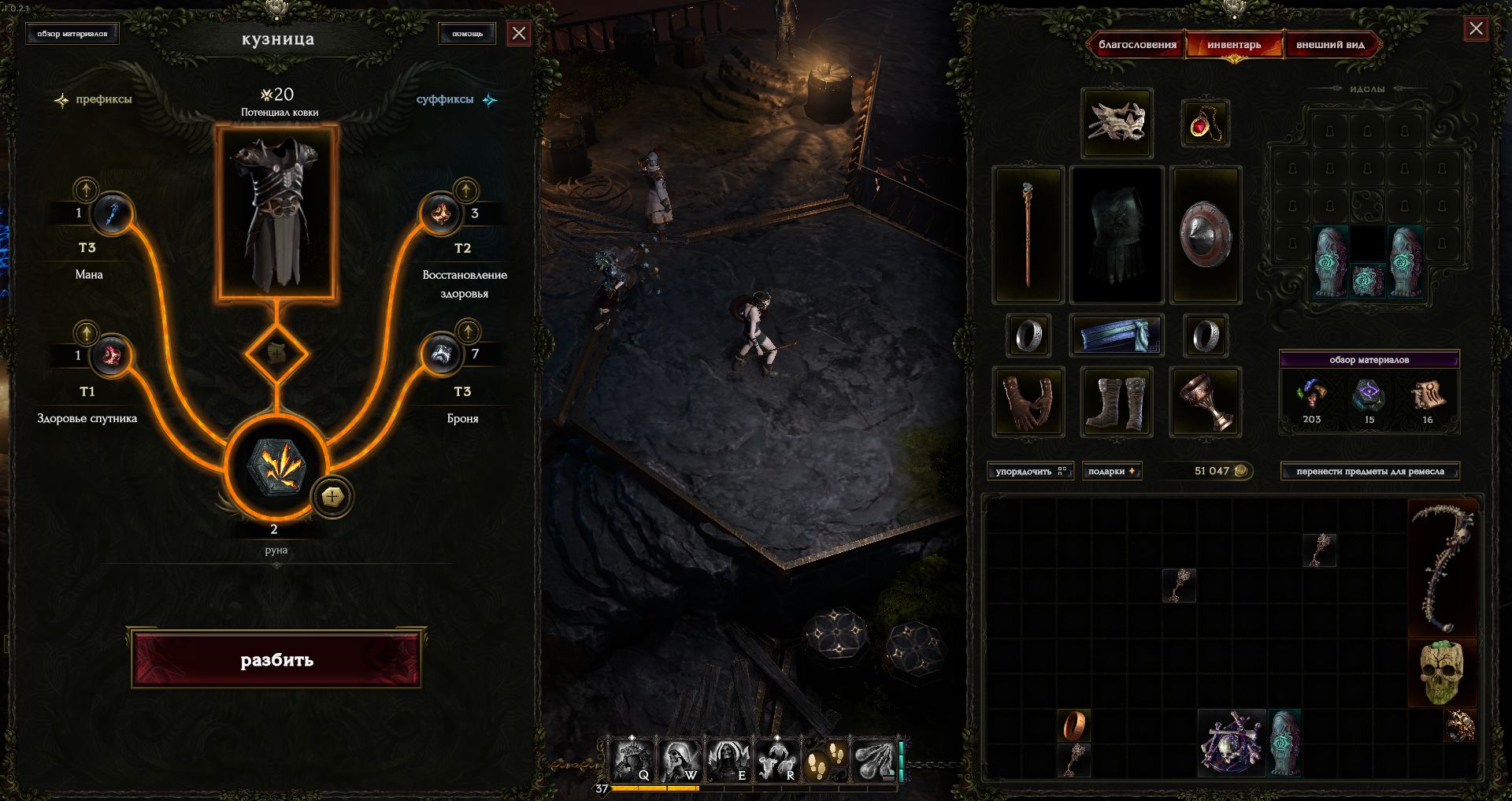Upgrade the Броня suffix affix
The width and height of the screenshot is (1512, 801).
468,331
